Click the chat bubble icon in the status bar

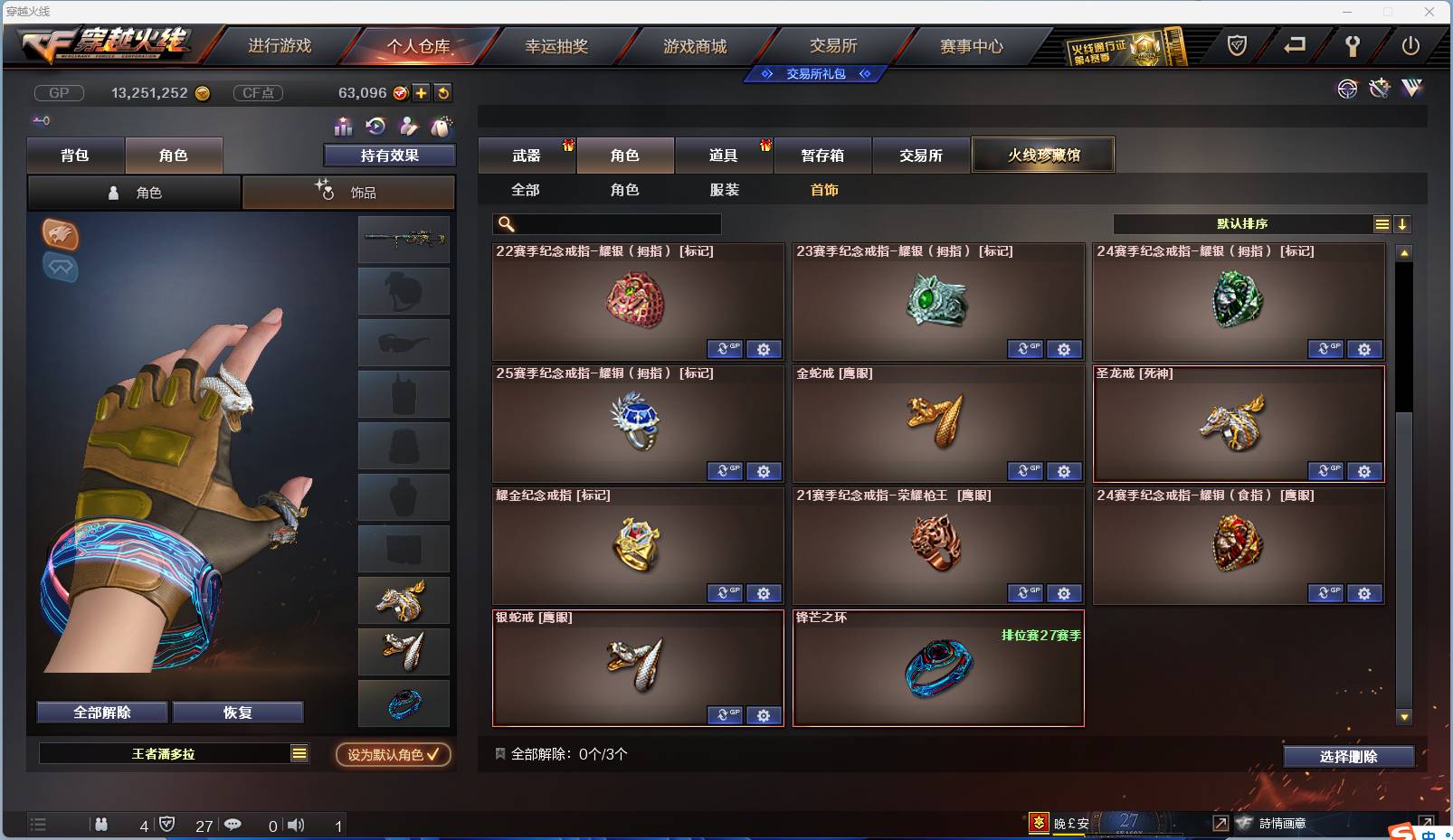click(233, 825)
